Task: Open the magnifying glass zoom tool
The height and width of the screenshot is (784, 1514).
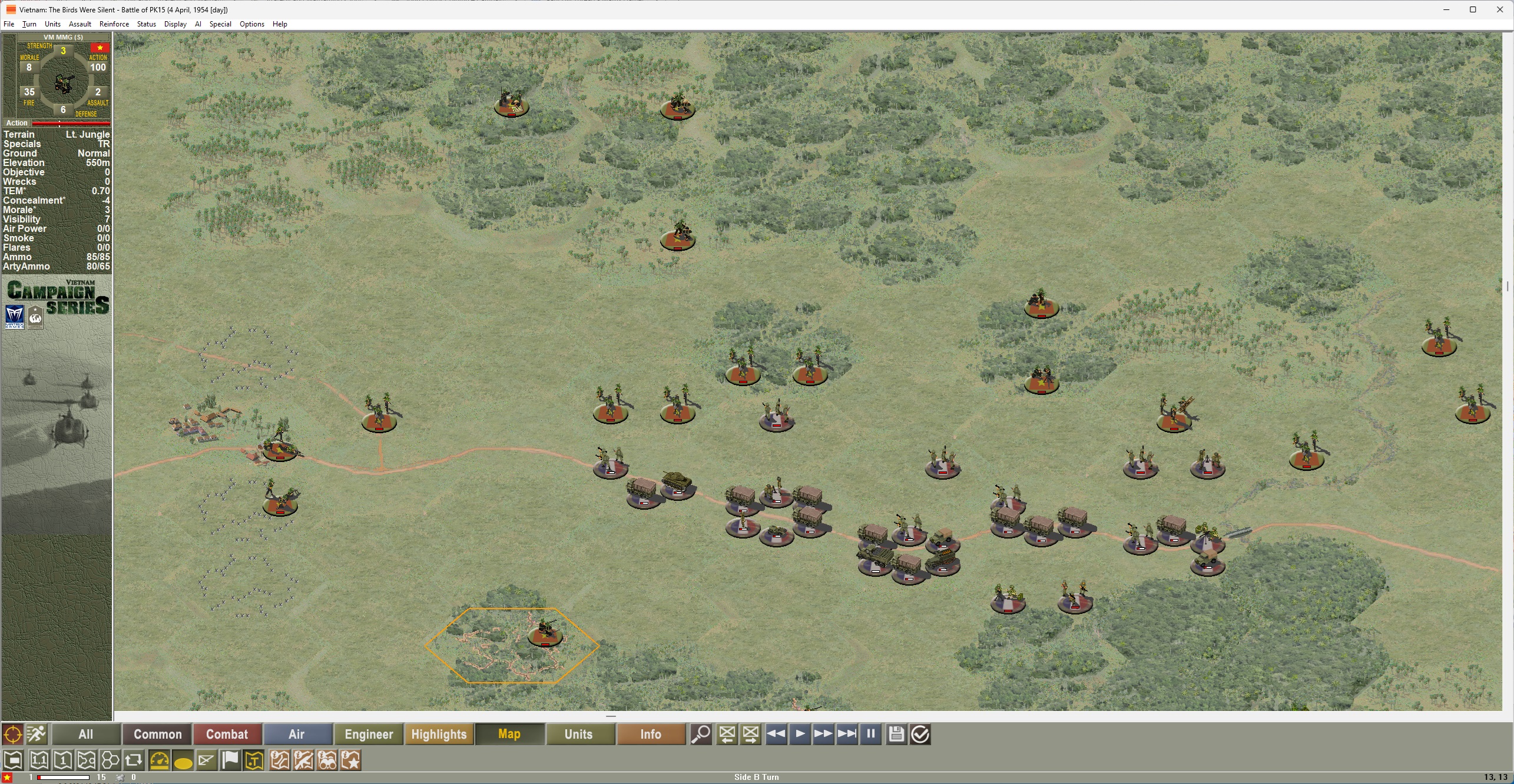Action: tap(701, 734)
